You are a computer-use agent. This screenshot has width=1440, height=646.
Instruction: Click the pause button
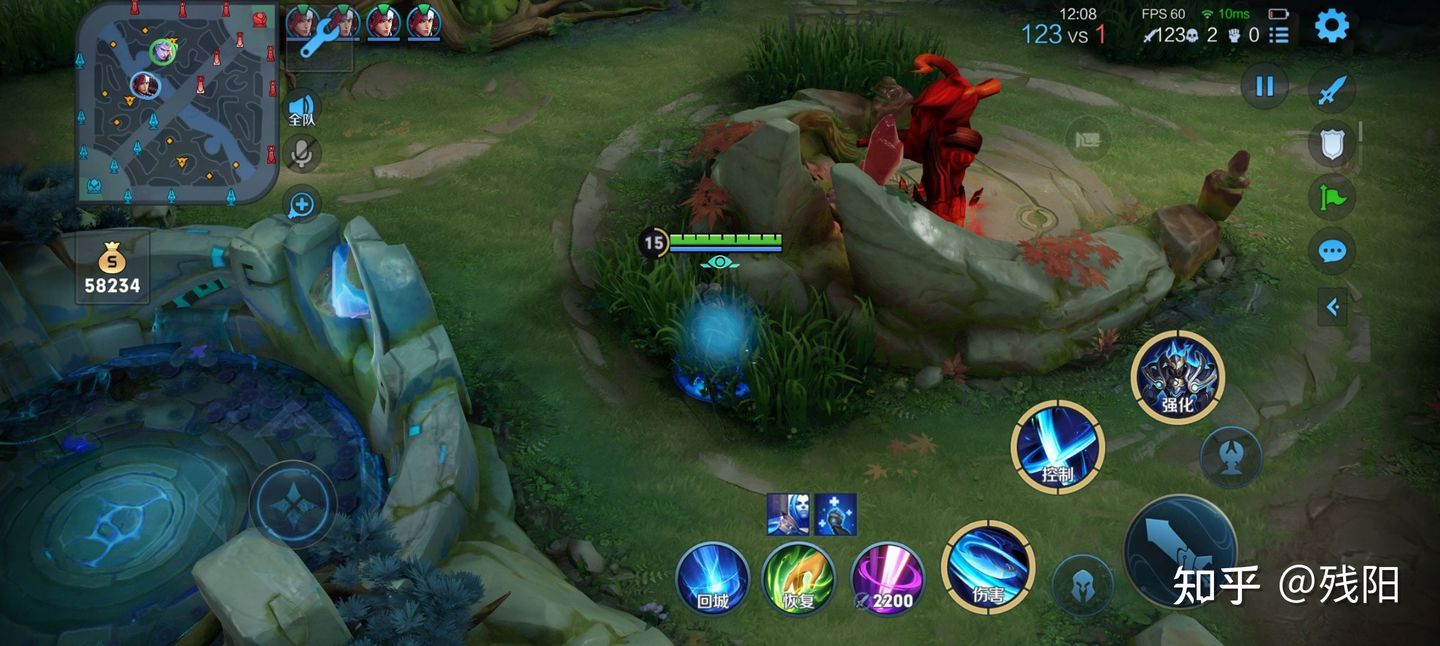[1264, 86]
